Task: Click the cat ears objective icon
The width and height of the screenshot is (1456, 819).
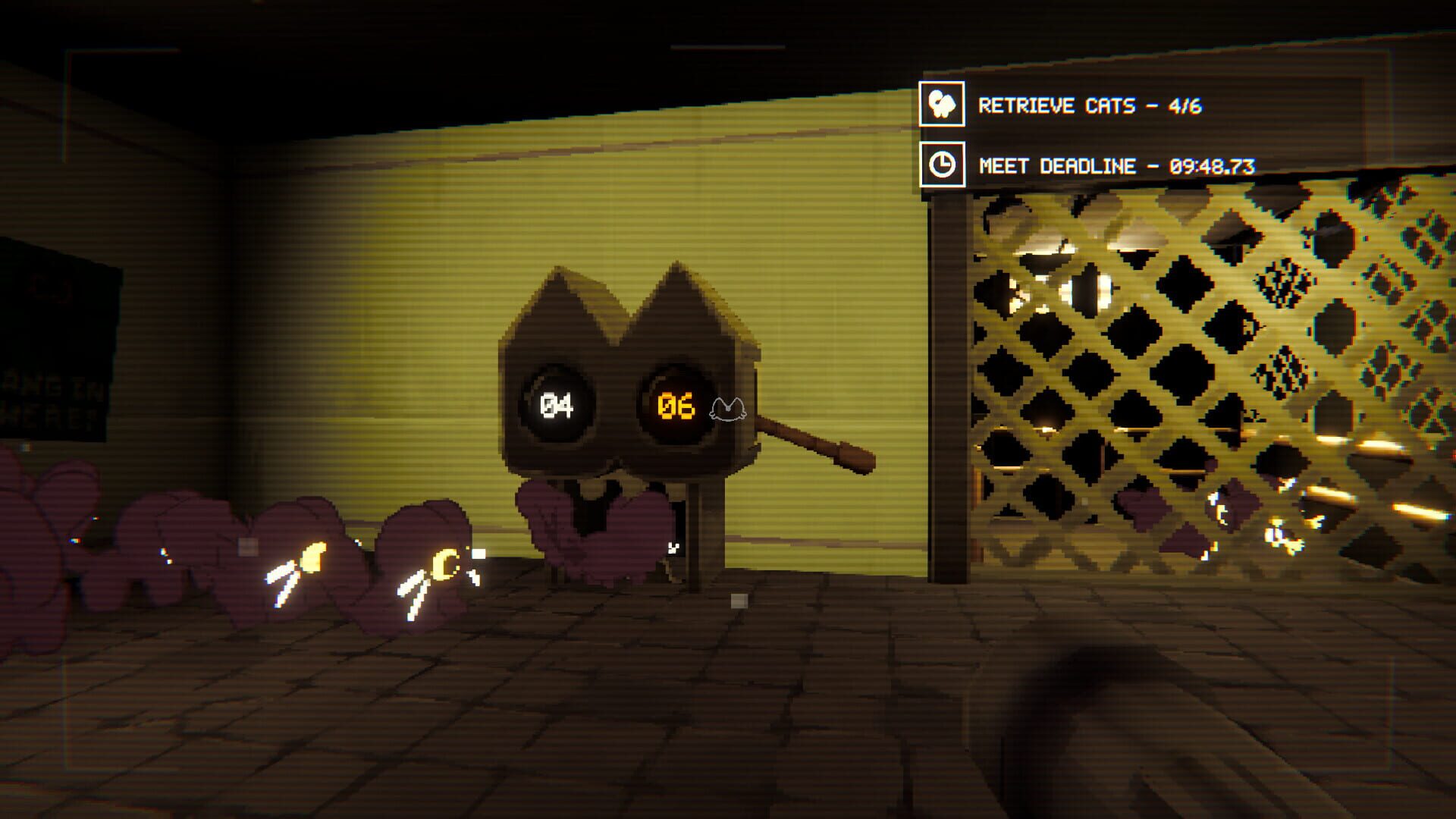Action: coord(943,104)
